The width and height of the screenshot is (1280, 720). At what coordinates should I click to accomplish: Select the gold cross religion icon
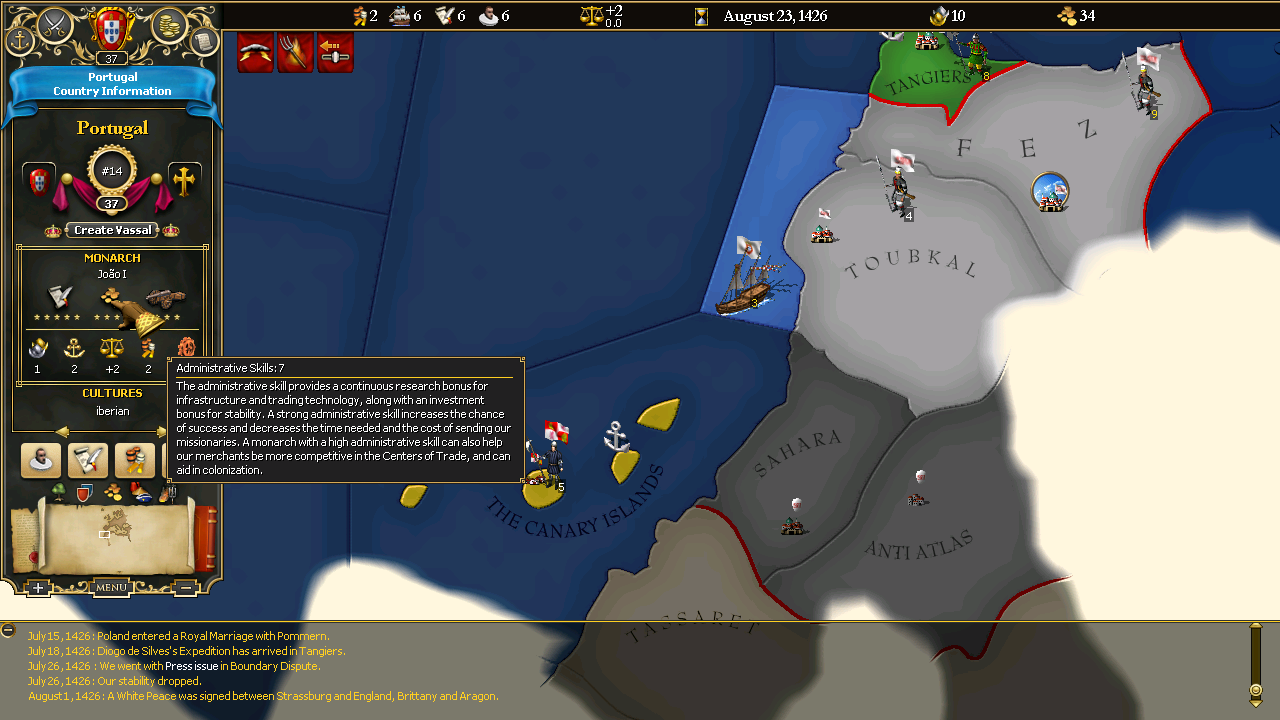point(184,180)
